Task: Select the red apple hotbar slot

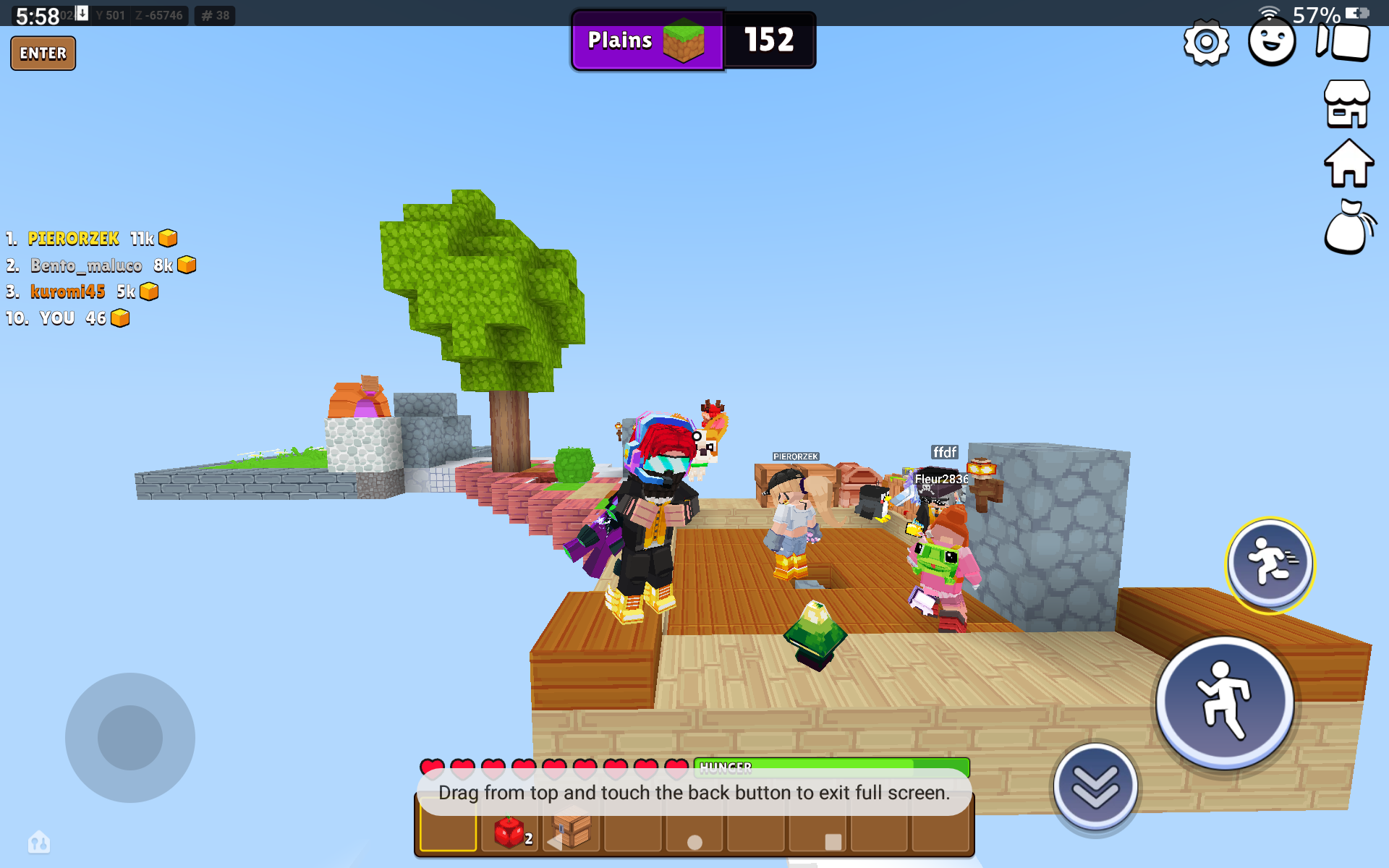Action: (509, 833)
